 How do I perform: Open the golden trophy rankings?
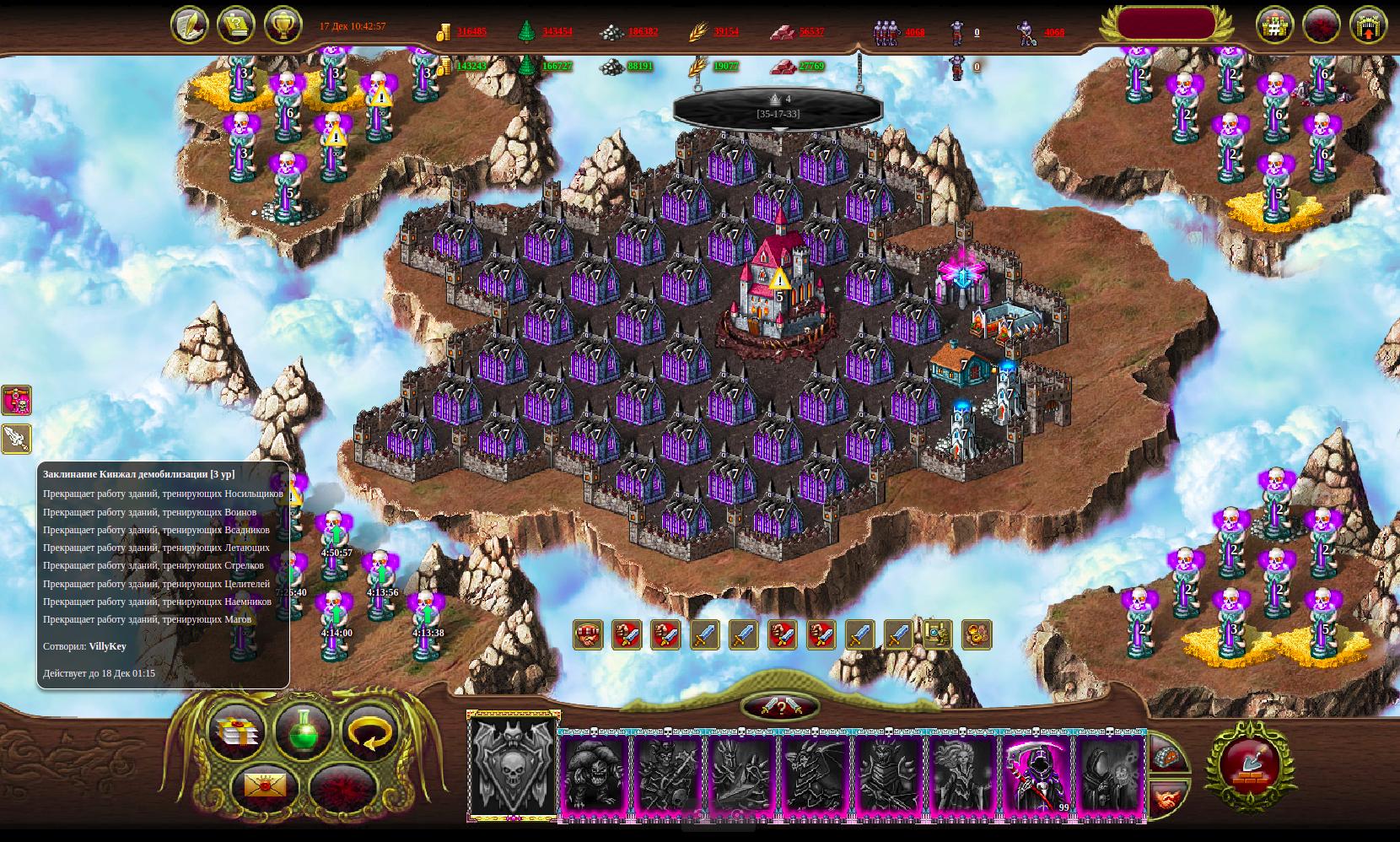click(283, 25)
